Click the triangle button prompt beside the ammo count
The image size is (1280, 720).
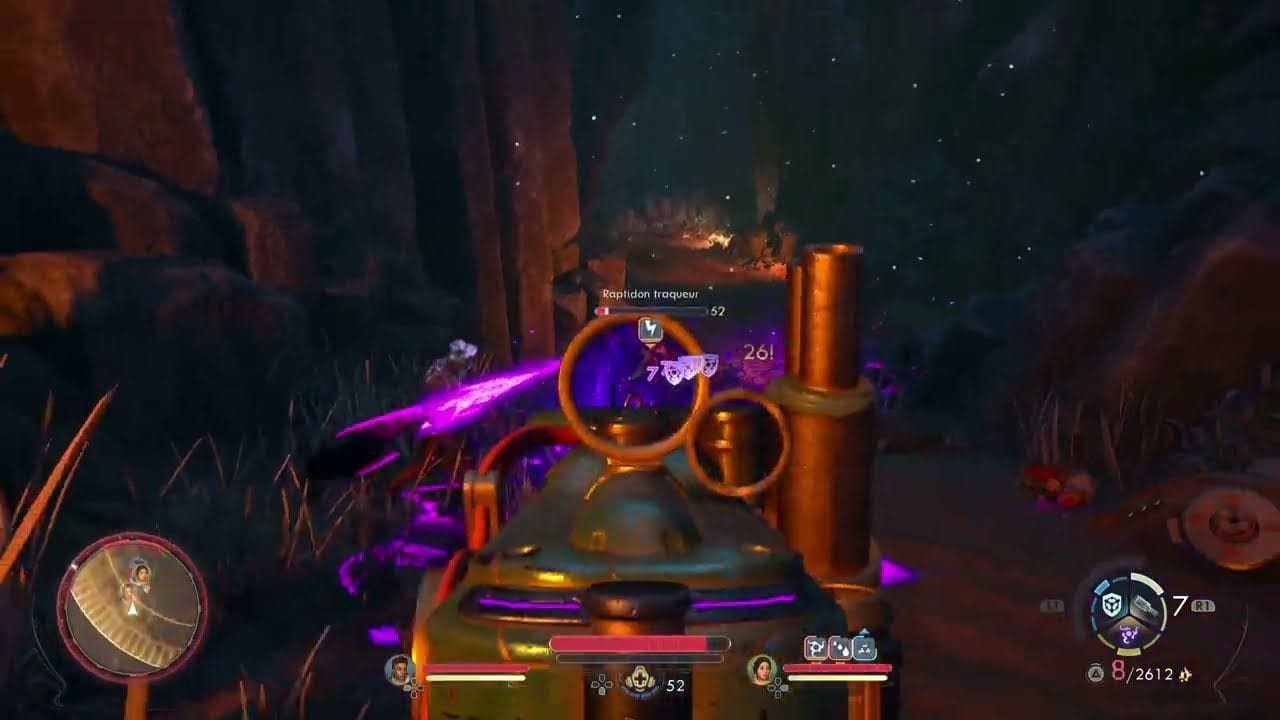[1096, 672]
